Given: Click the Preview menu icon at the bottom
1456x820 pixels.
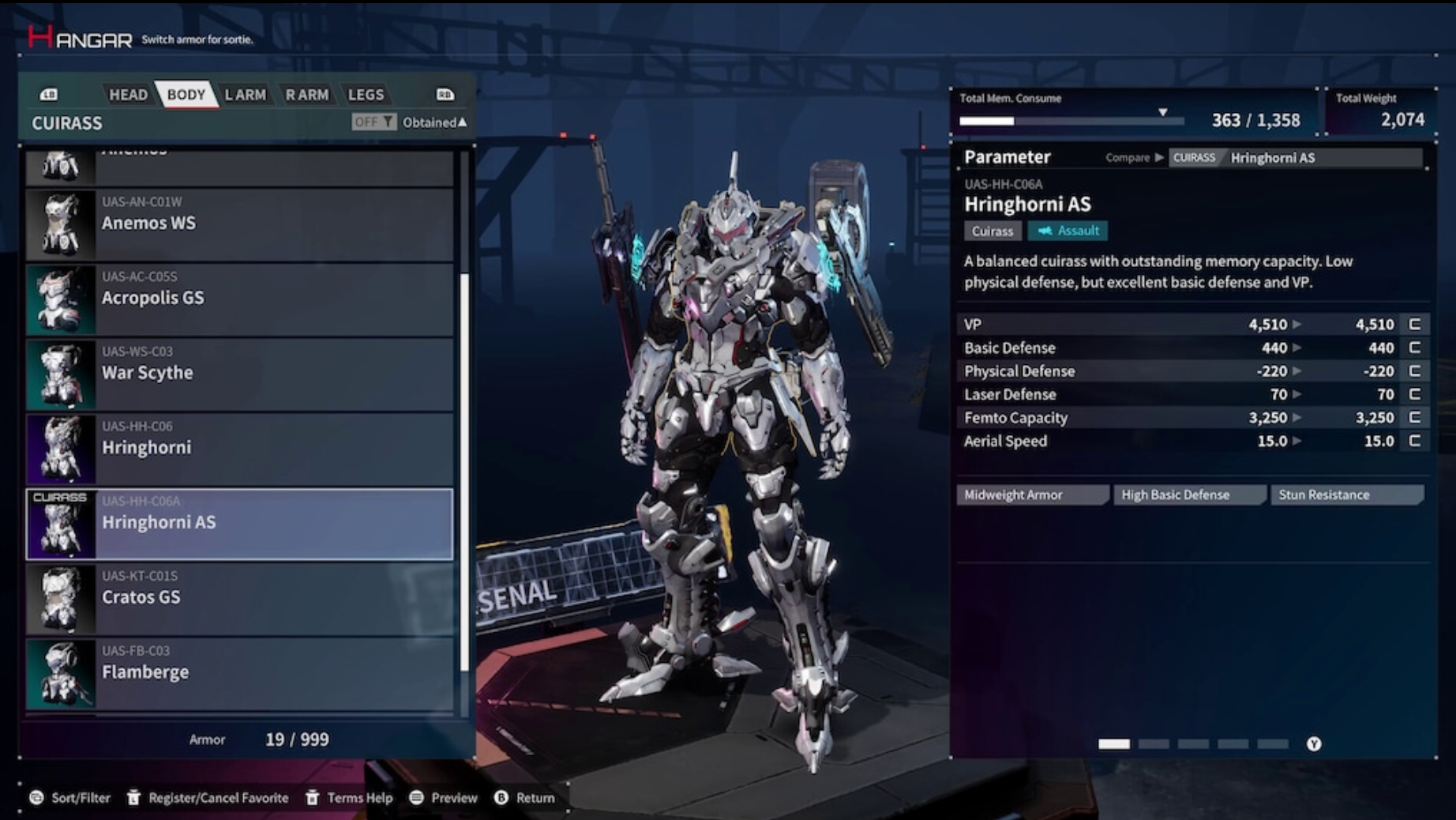Looking at the screenshot, I should click(418, 798).
